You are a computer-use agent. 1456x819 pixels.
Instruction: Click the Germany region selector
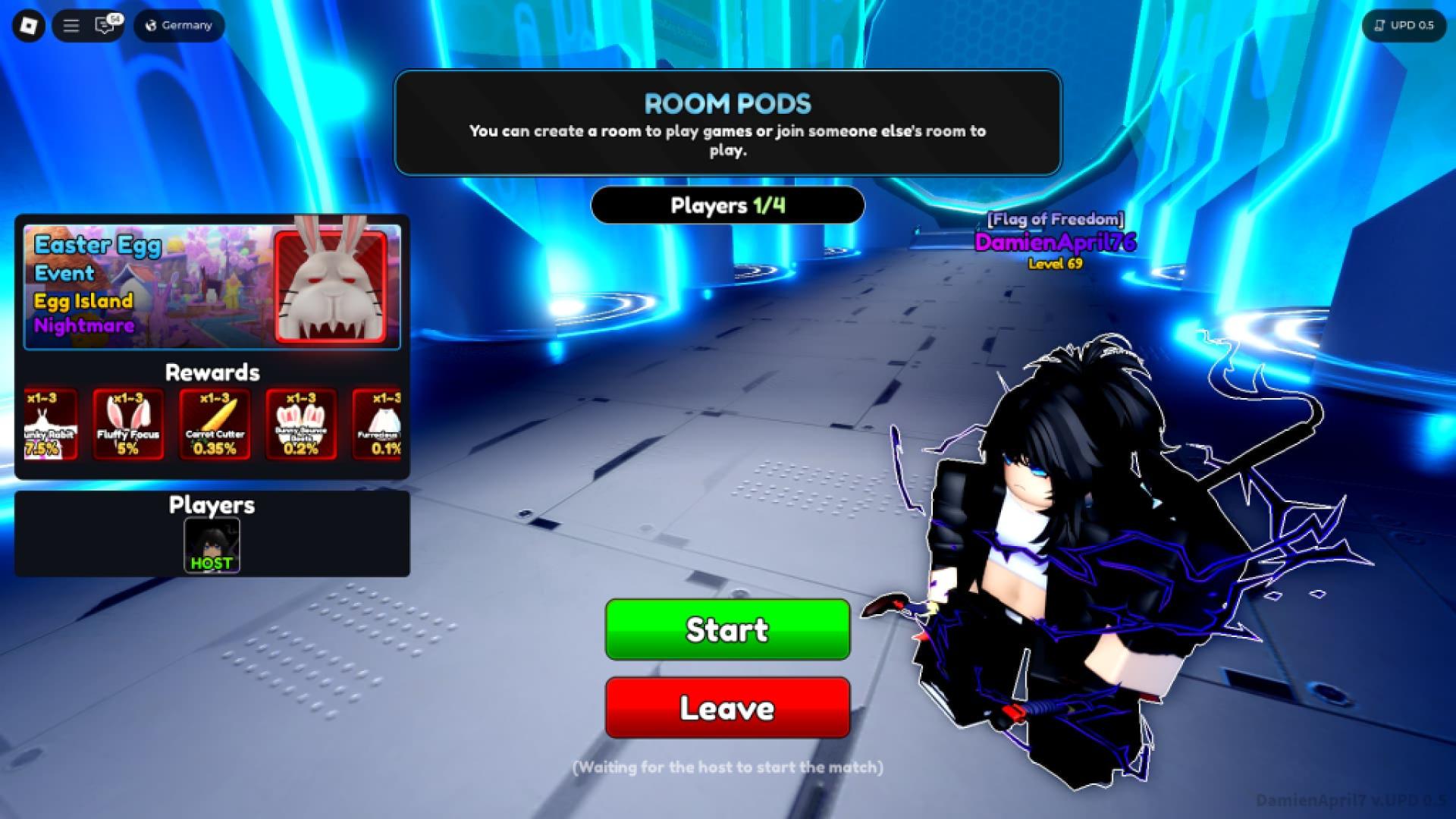[178, 25]
